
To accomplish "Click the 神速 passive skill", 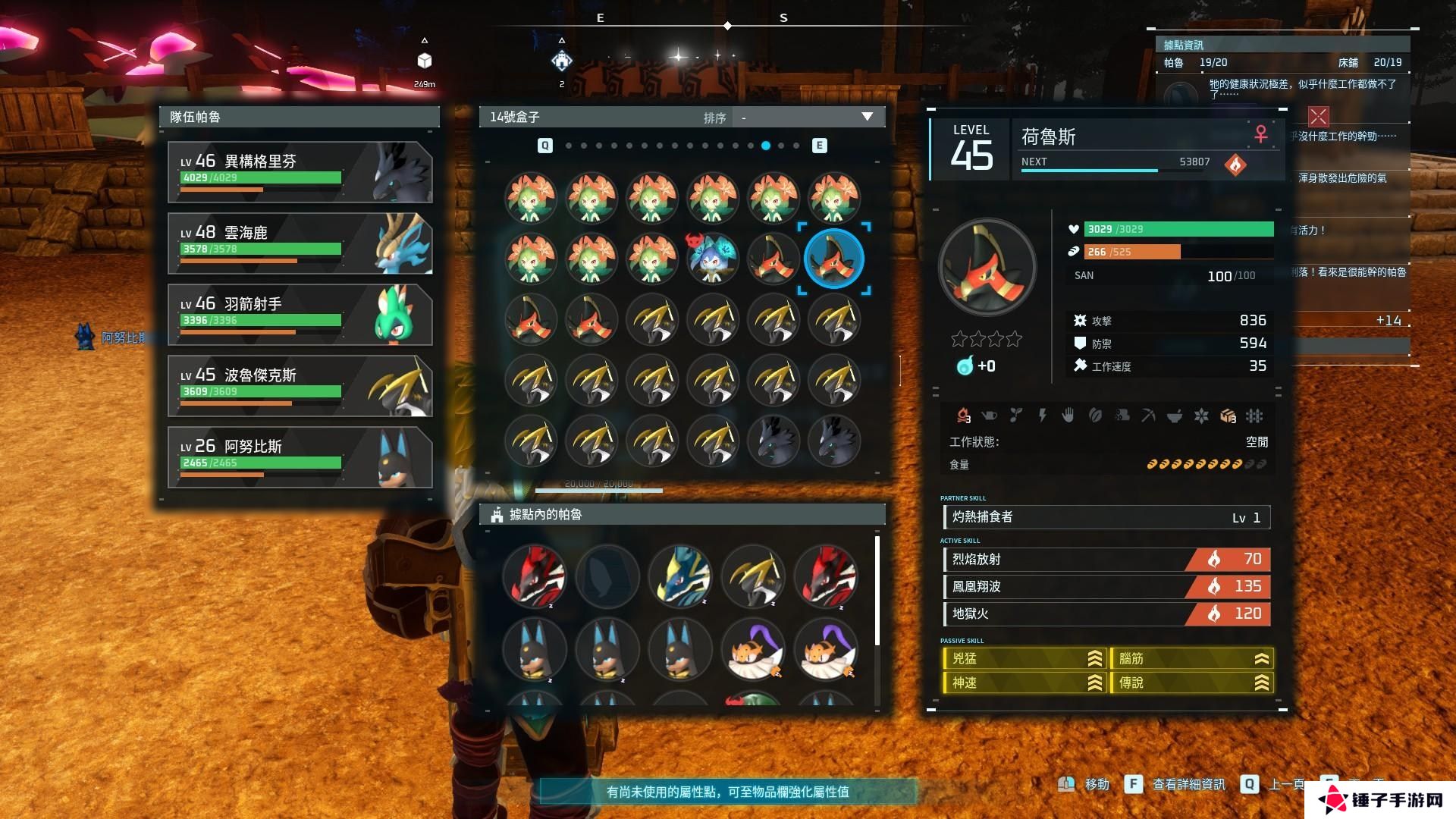I will point(1024,683).
